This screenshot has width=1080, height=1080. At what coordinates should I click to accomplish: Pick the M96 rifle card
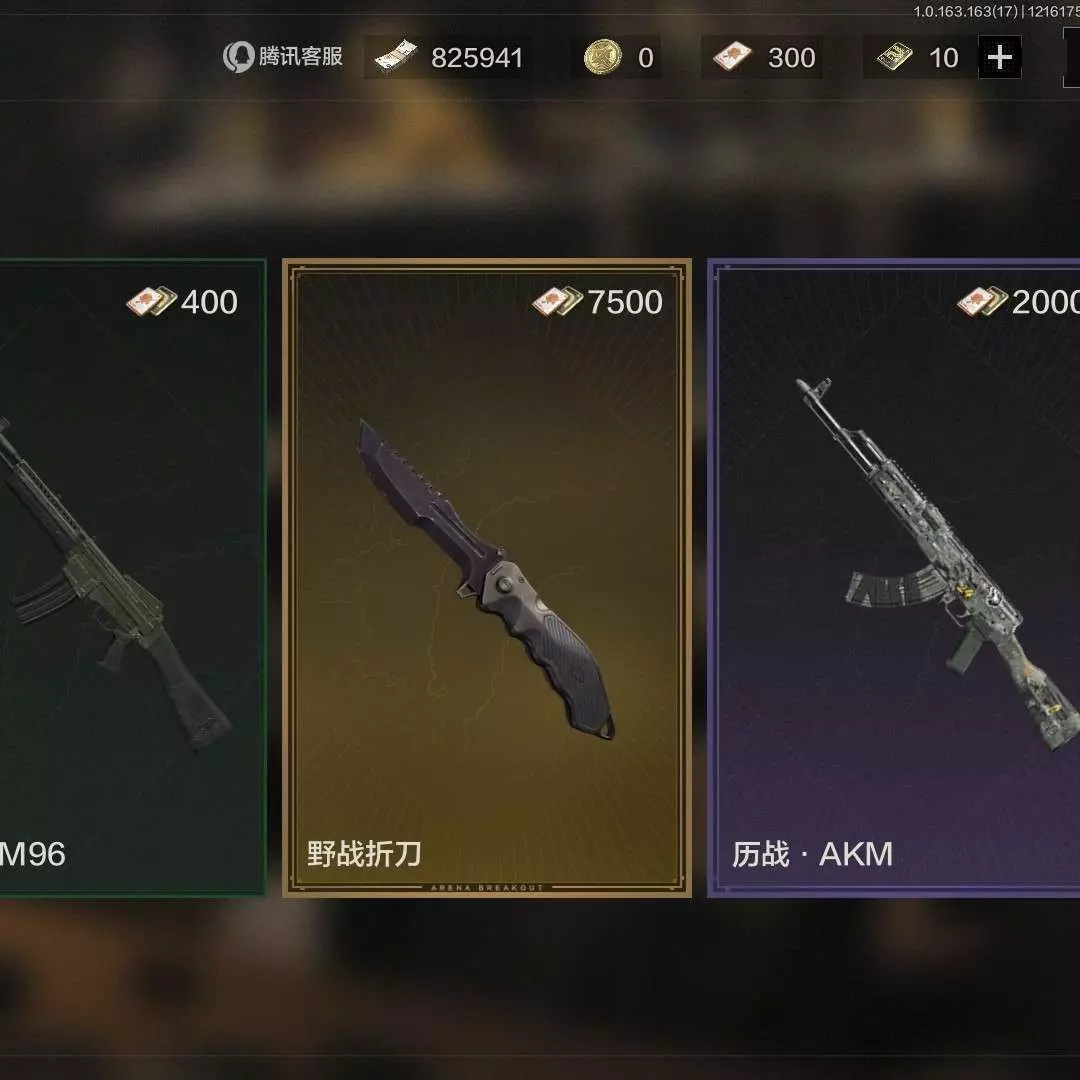[130, 578]
